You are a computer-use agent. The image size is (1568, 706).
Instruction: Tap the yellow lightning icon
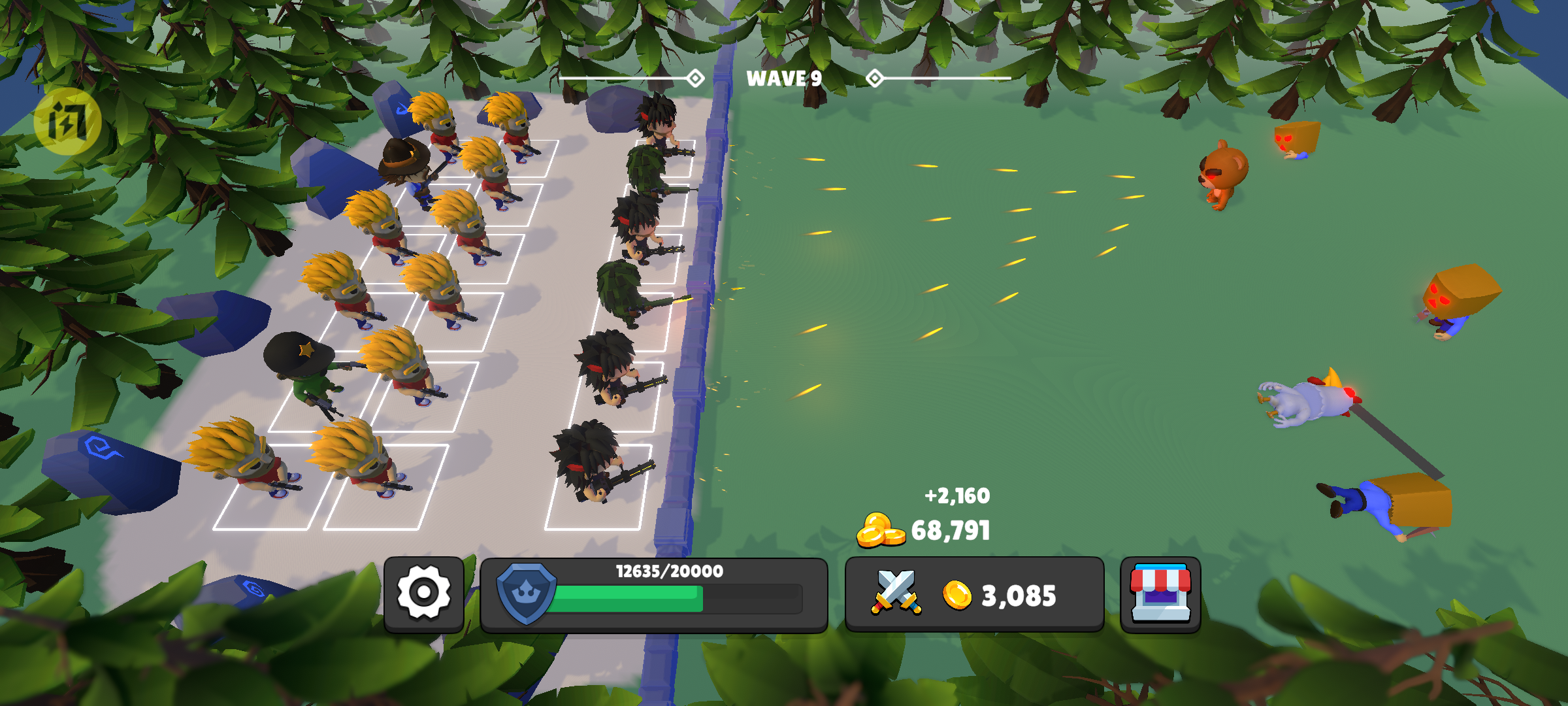click(67, 122)
